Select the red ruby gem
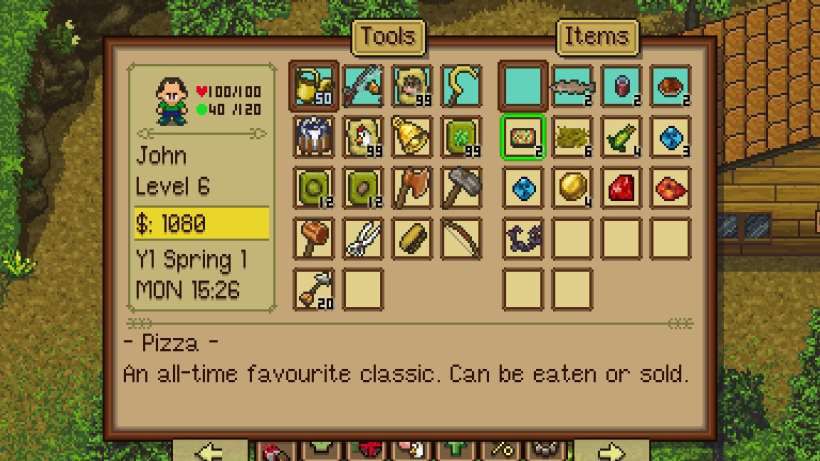 (621, 187)
